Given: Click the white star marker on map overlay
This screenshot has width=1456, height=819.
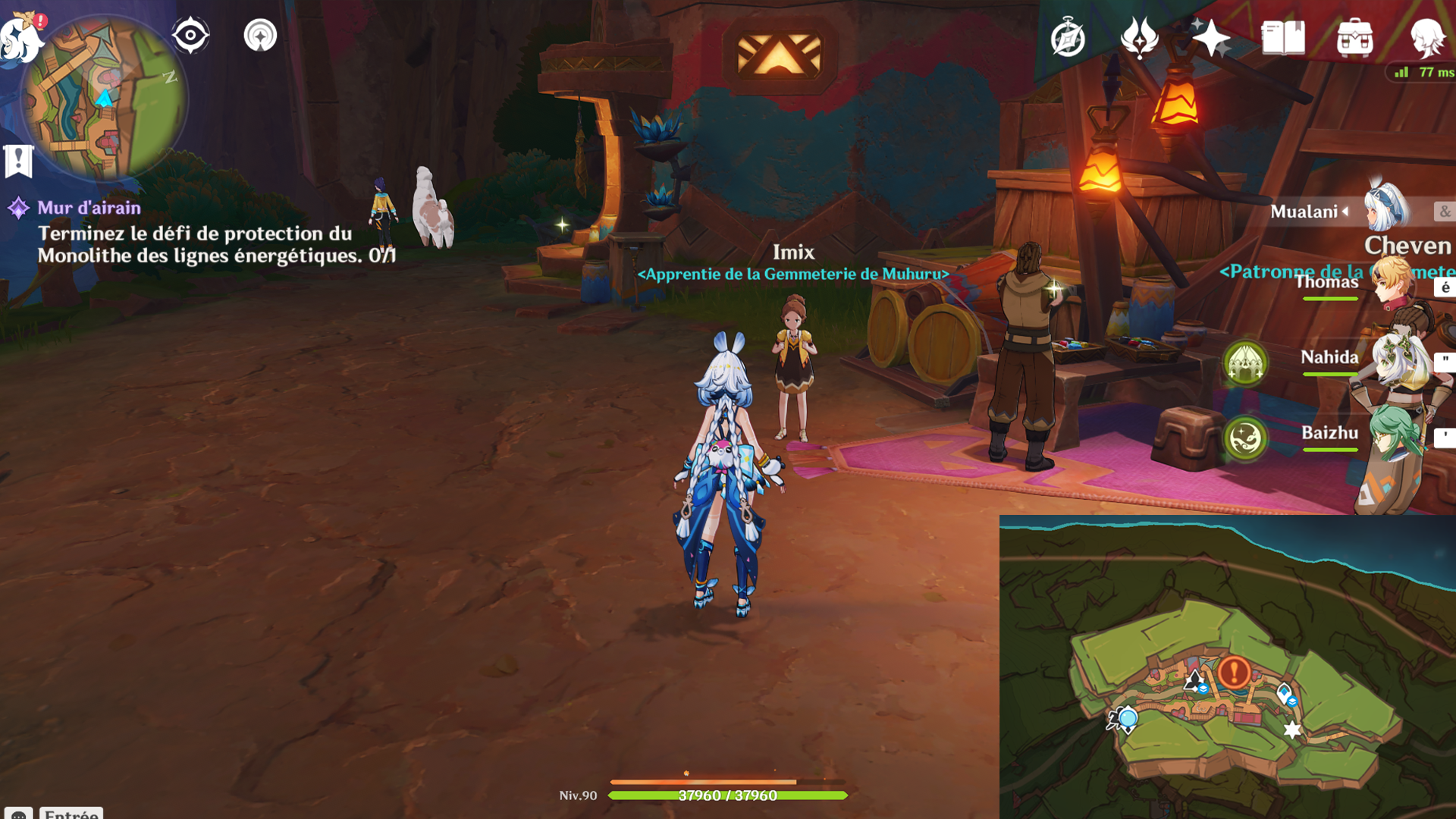Looking at the screenshot, I should (x=1292, y=730).
